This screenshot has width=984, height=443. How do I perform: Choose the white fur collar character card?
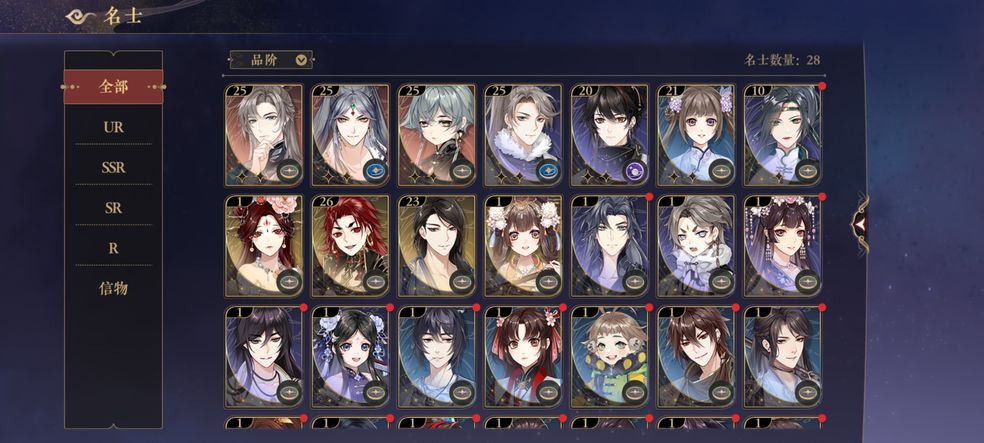pyautogui.click(x=523, y=135)
